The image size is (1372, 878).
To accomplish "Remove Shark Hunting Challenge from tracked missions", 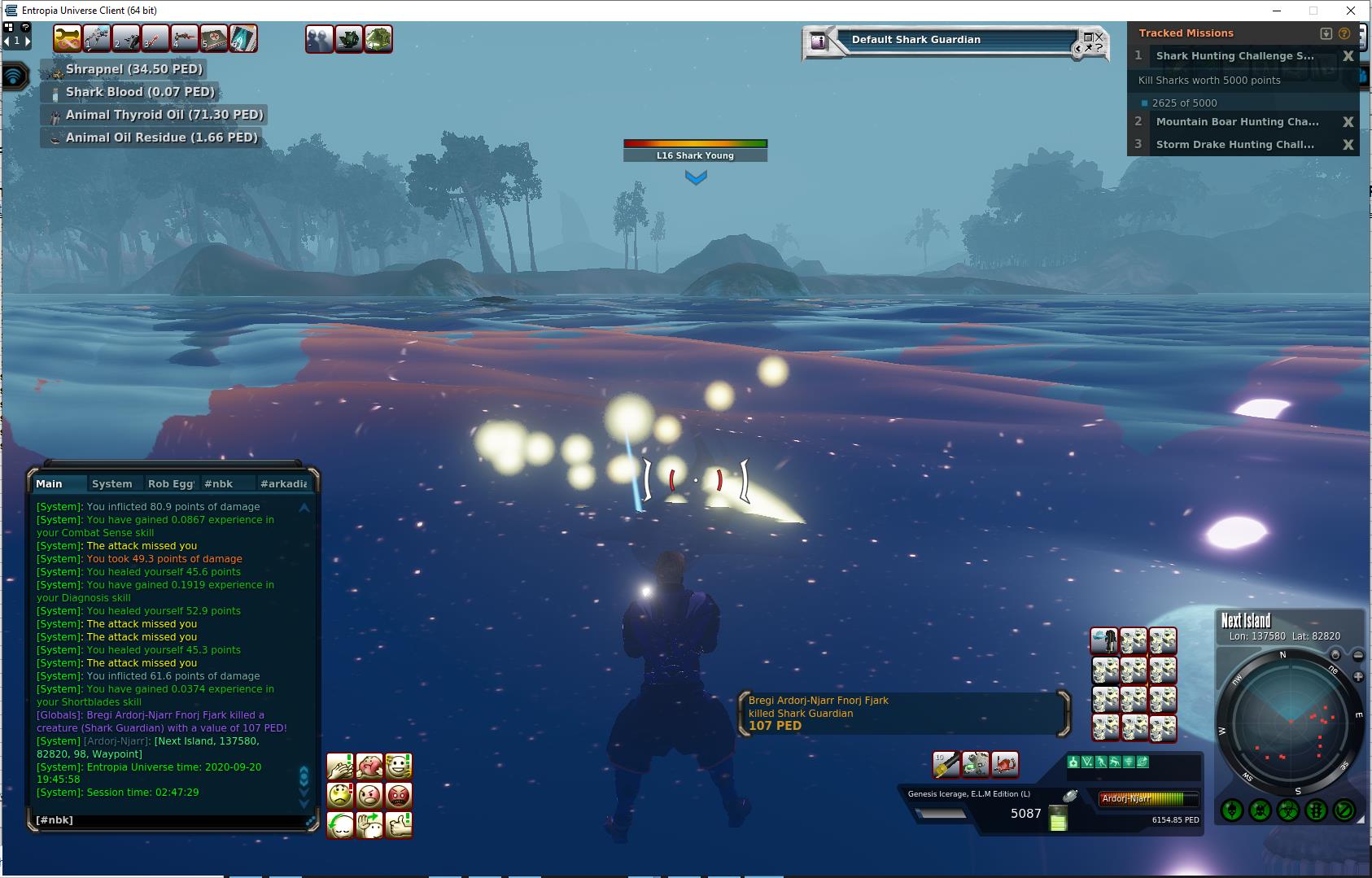I will coord(1348,56).
